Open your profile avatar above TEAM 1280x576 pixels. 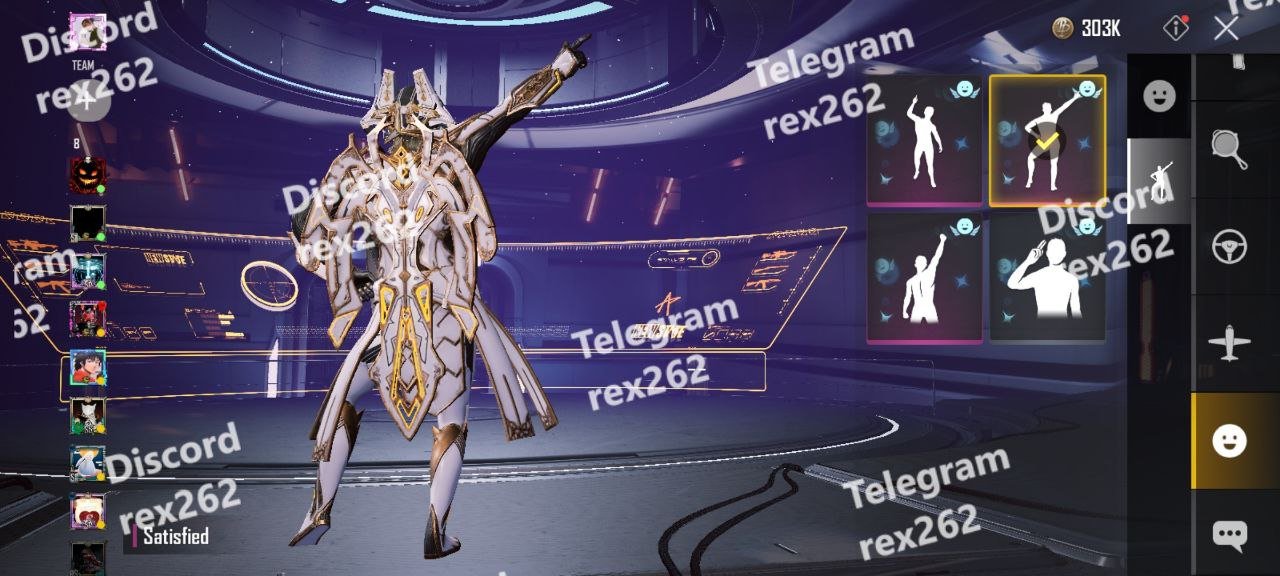point(87,32)
